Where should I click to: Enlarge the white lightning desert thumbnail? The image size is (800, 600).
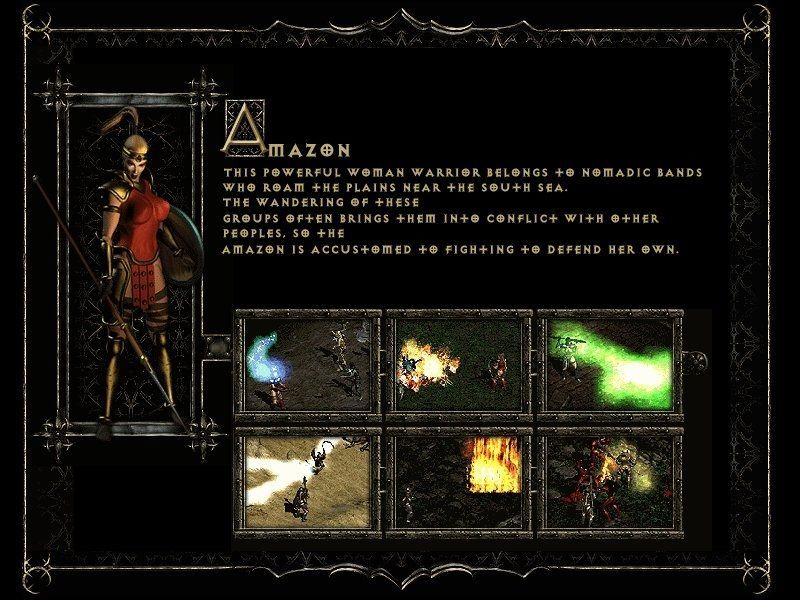pos(308,478)
